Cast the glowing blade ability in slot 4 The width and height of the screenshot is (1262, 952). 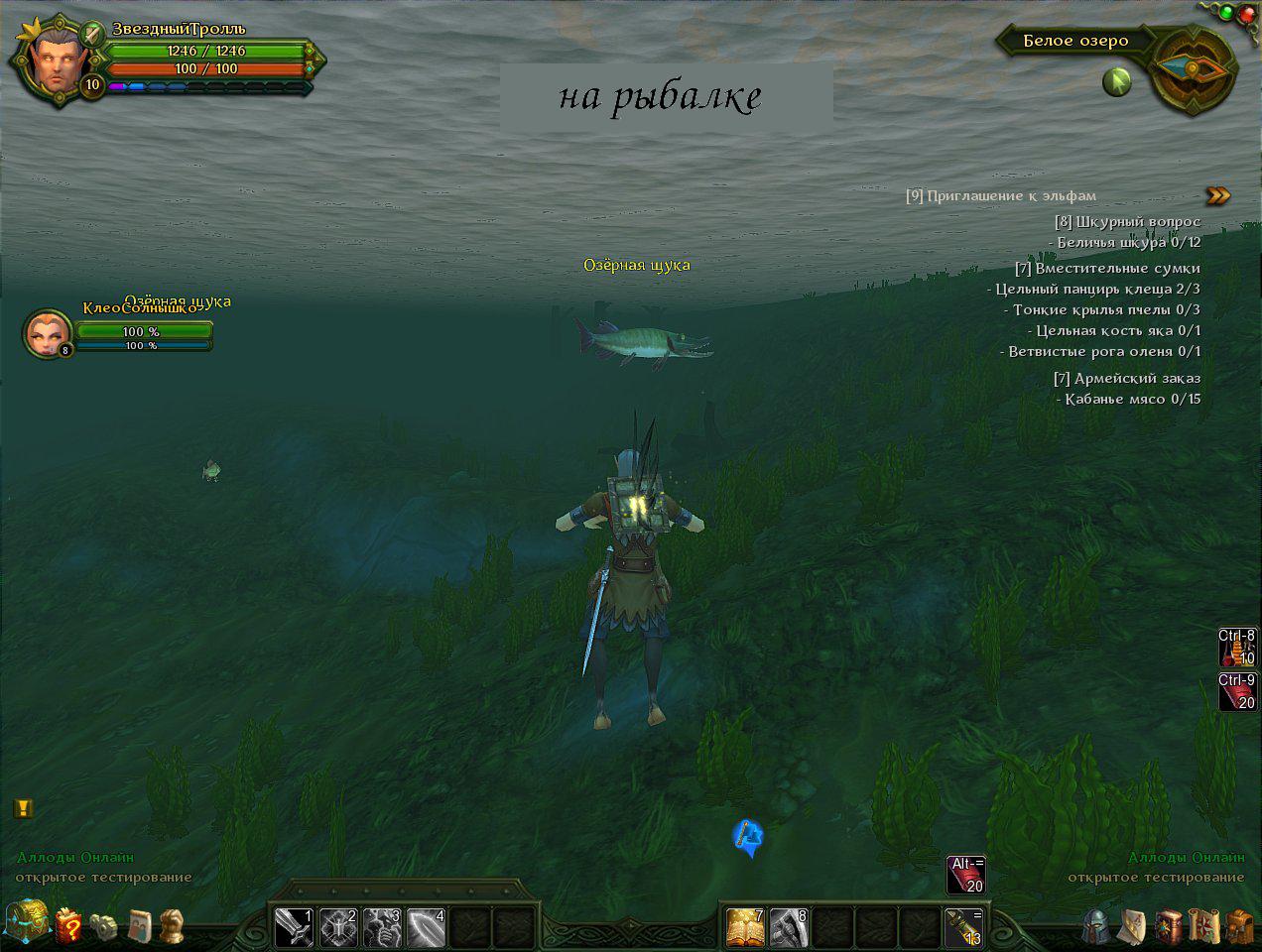(426, 927)
